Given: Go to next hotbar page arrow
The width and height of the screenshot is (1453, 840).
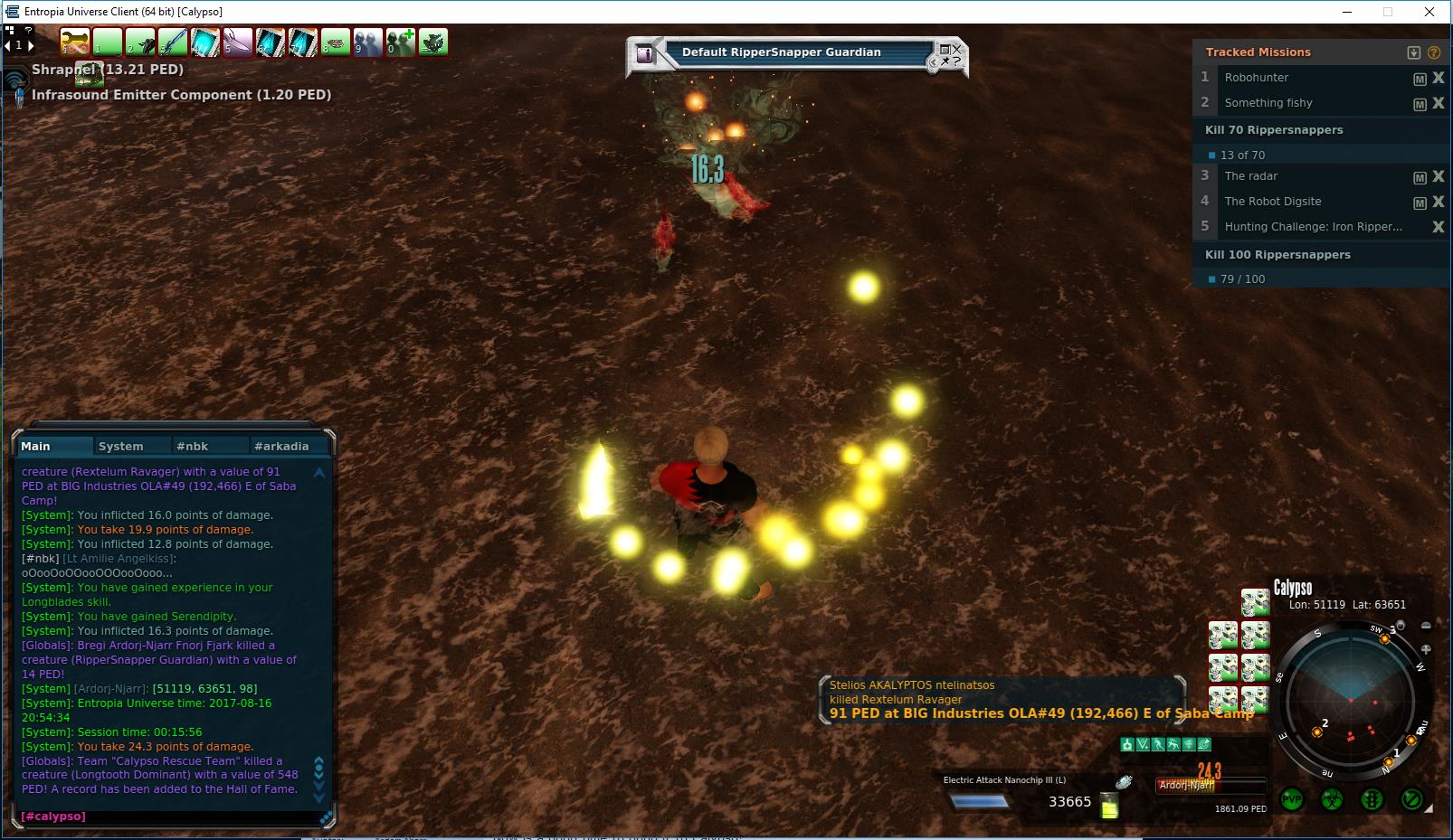Looking at the screenshot, I should [x=31, y=45].
